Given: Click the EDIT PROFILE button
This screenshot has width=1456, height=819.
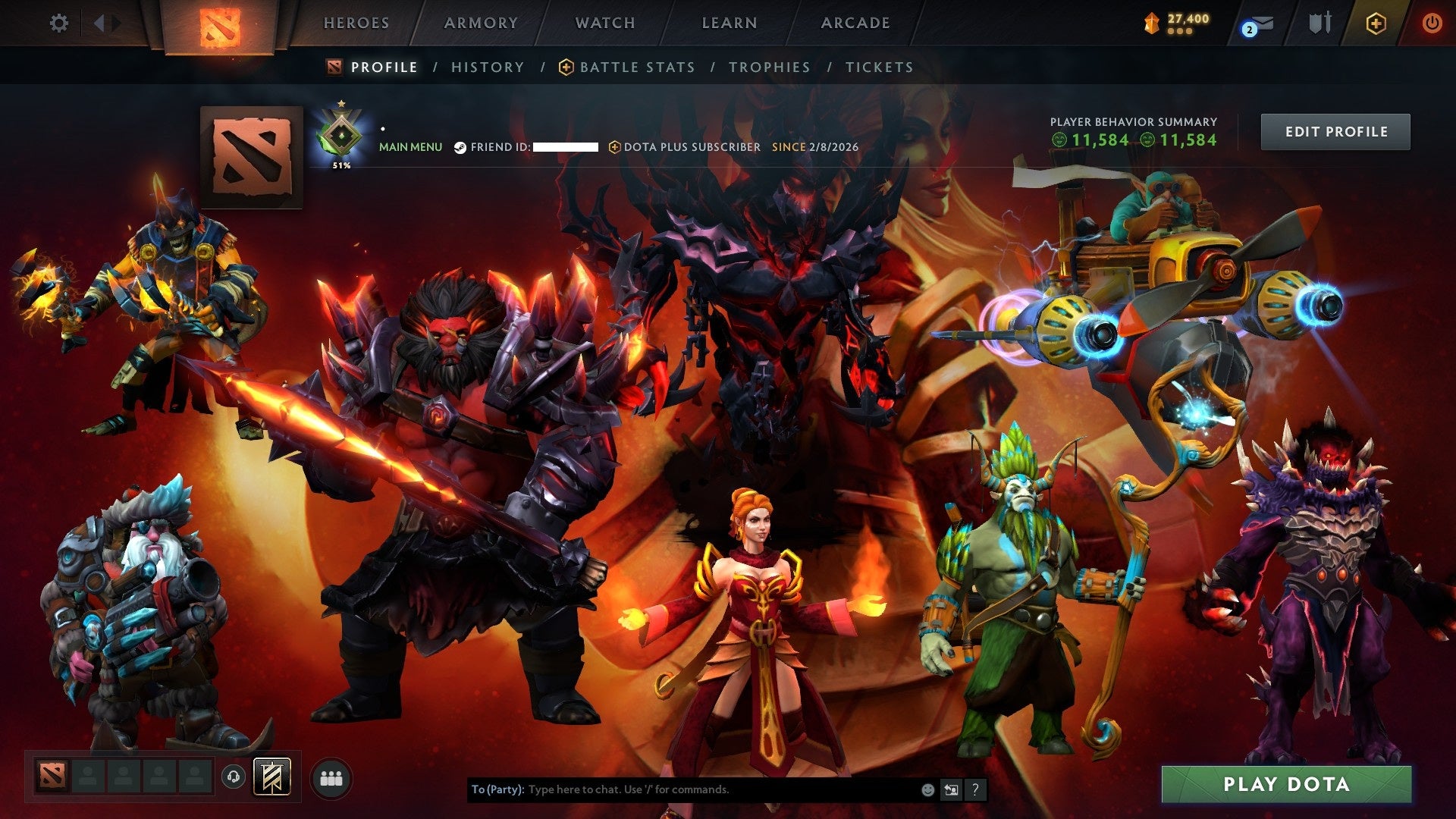Looking at the screenshot, I should click(x=1335, y=131).
